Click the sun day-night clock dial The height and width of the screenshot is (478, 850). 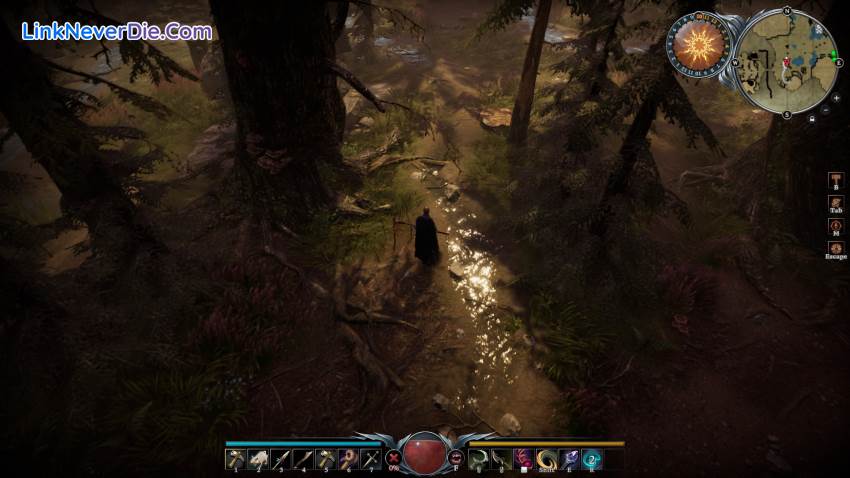pos(697,44)
